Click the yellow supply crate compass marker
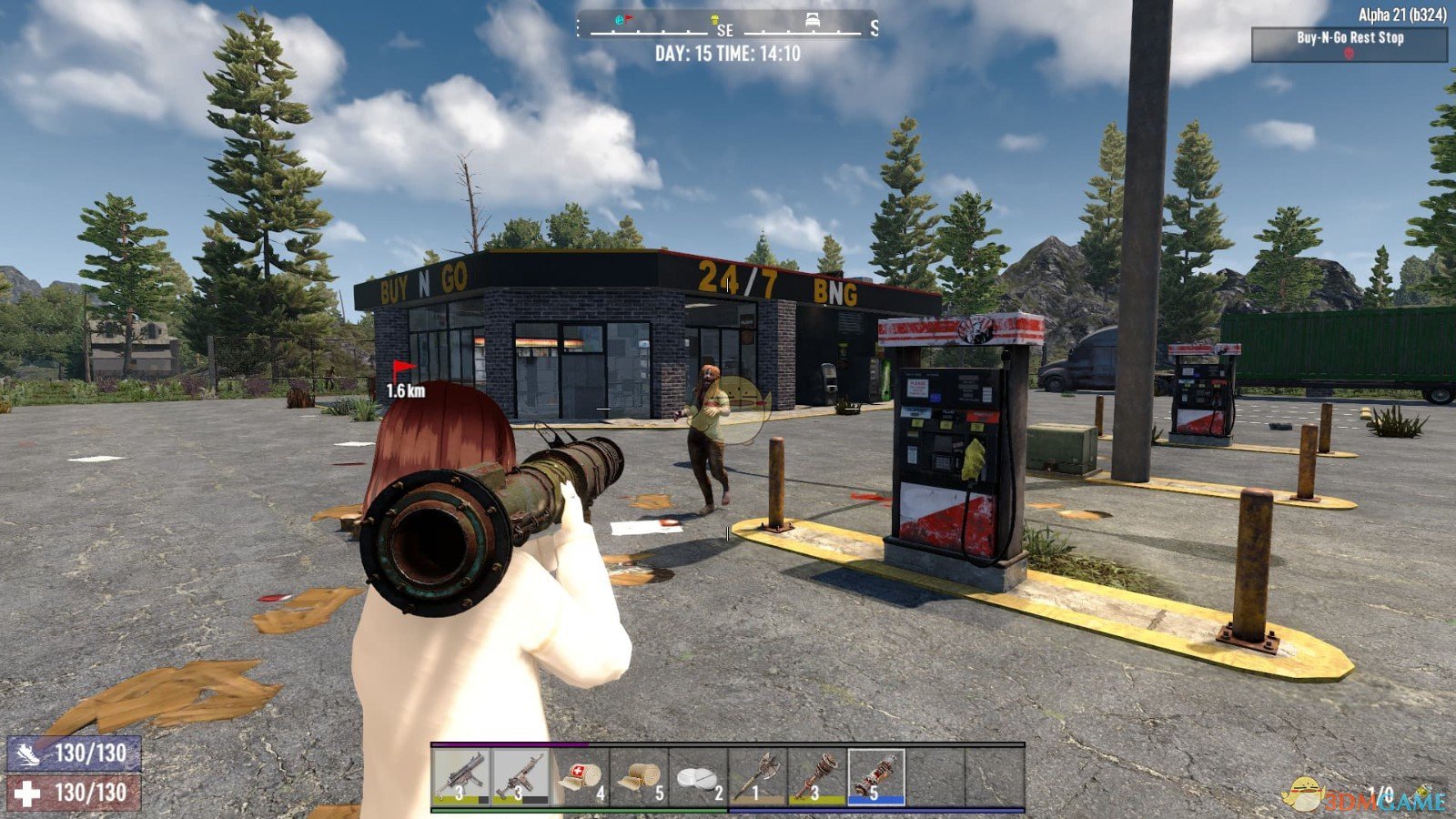 (x=715, y=20)
